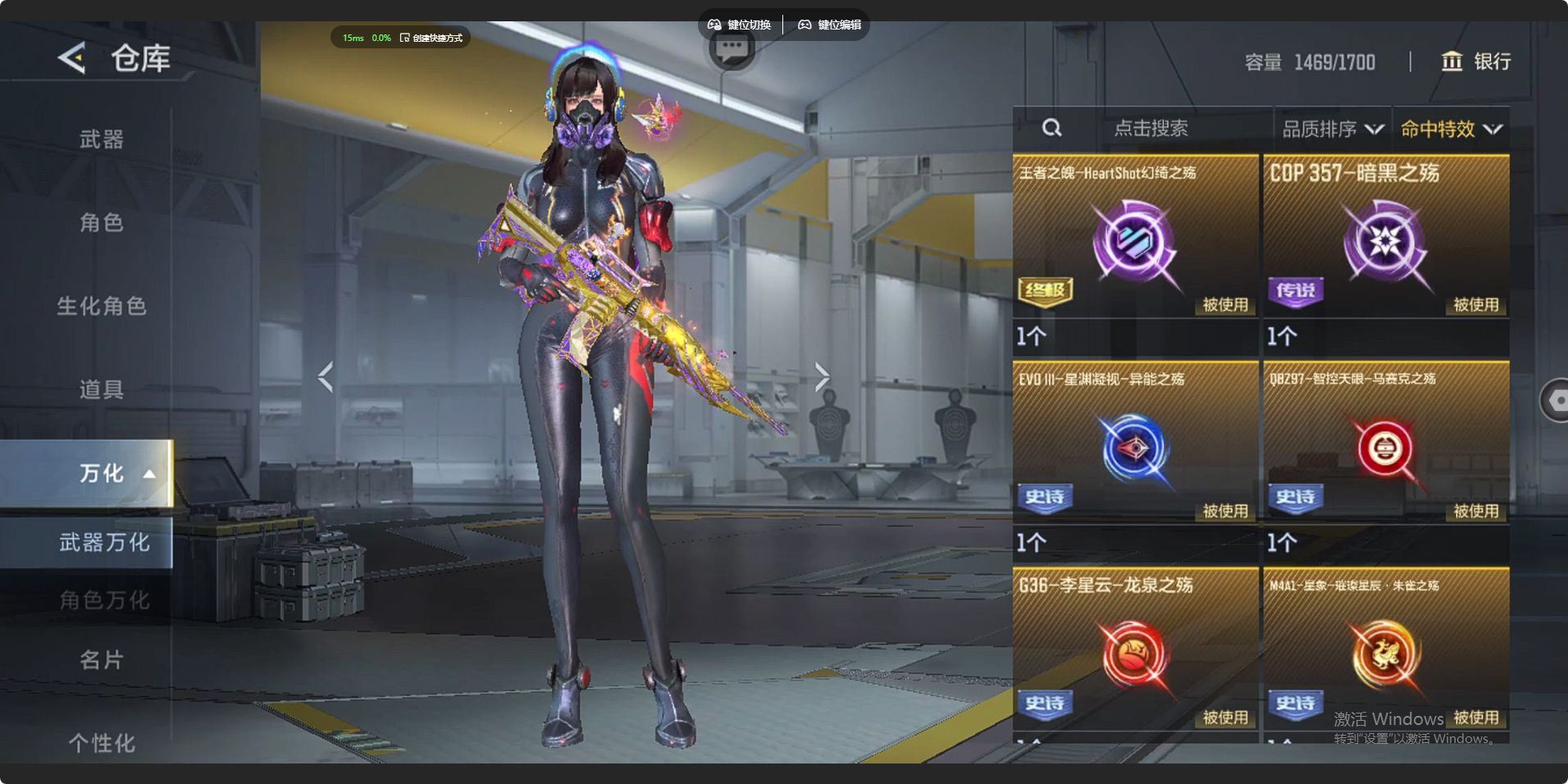Click the 键位切换 overlay button

[x=740, y=25]
